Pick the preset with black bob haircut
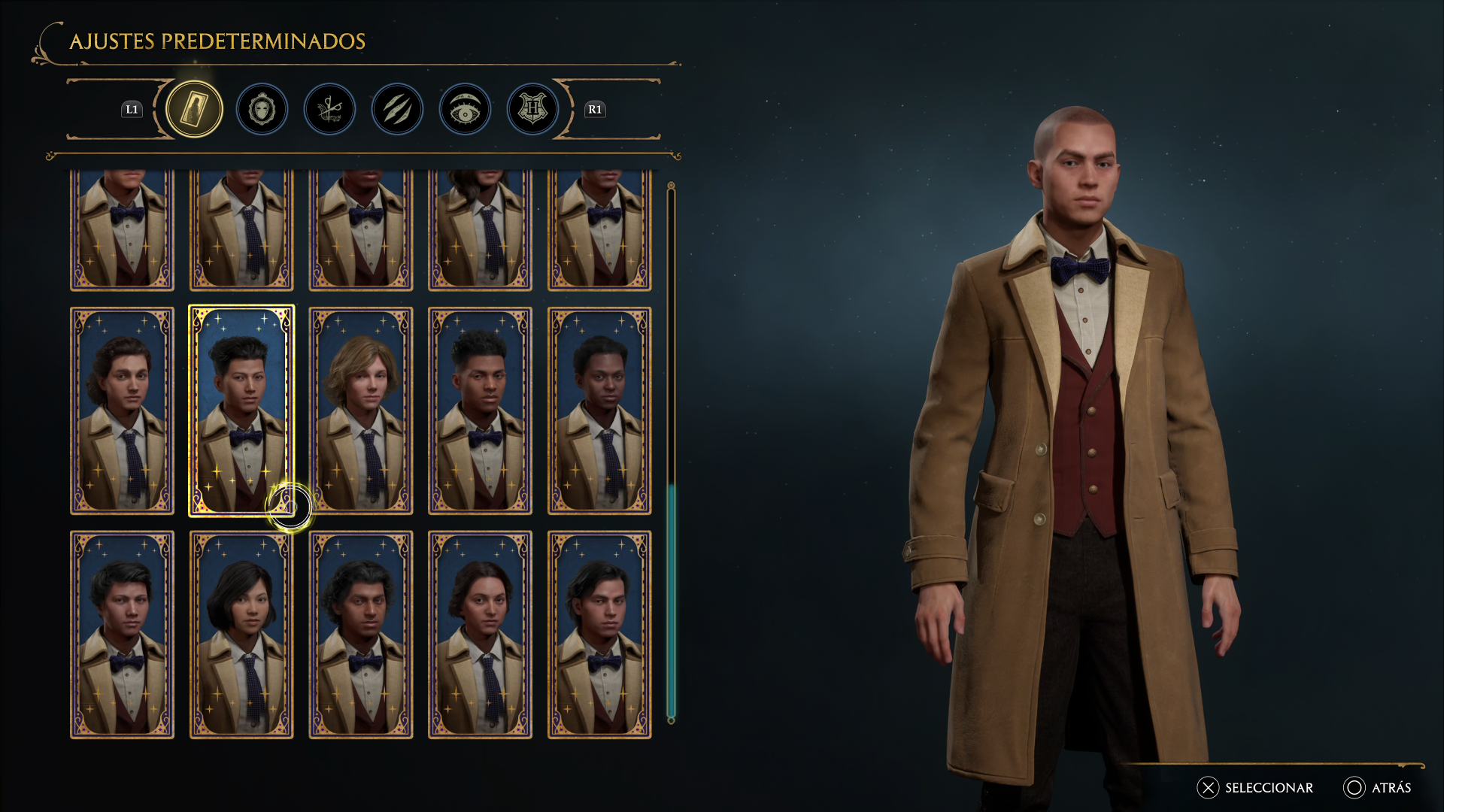Viewport: 1459px width, 812px height. (241, 635)
